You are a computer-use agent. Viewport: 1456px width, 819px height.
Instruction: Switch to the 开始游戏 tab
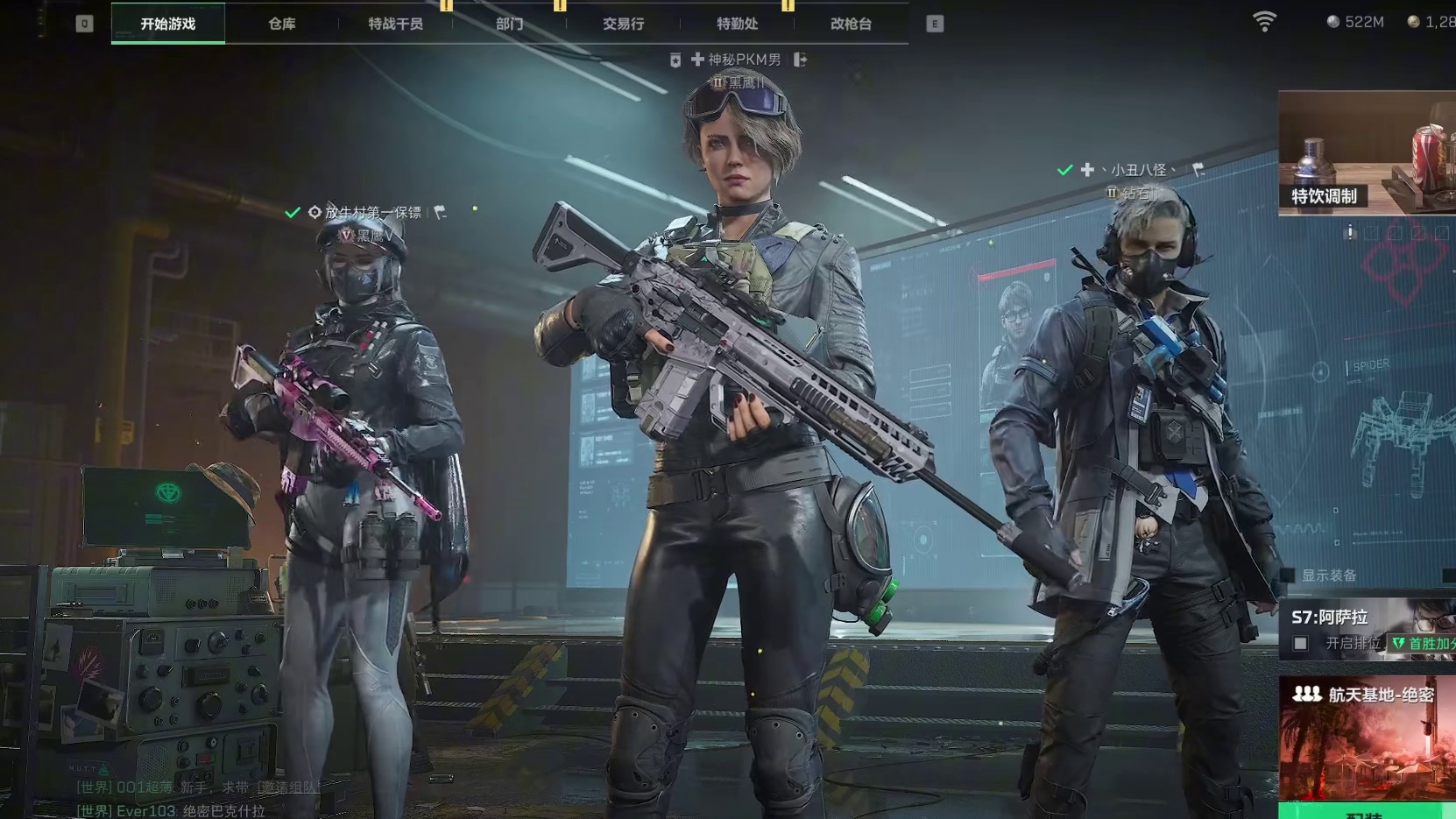click(168, 24)
